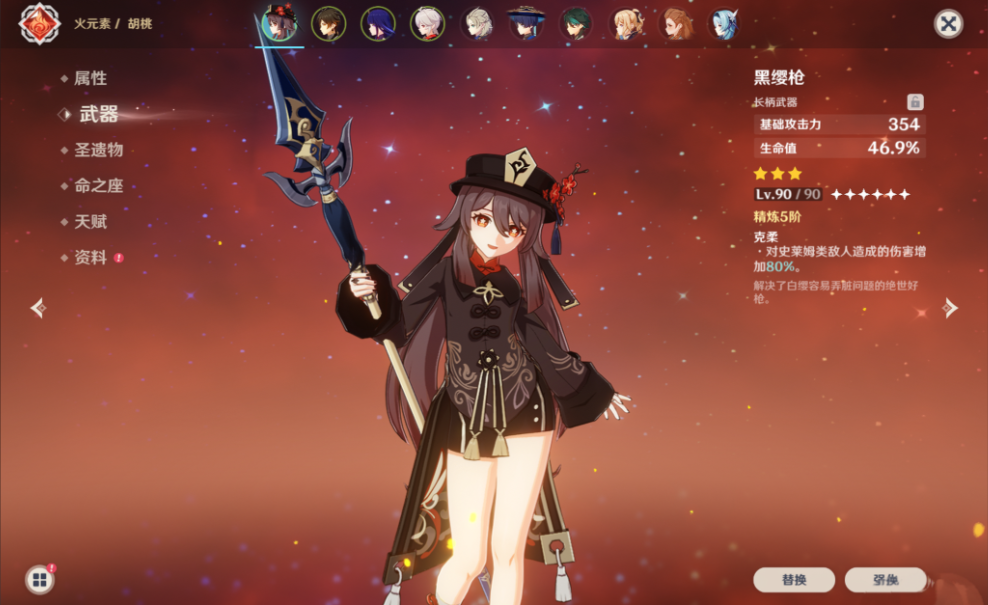Screen dimensions: 988x605
Task: Toggle the weapon lock icon
Action: click(915, 102)
